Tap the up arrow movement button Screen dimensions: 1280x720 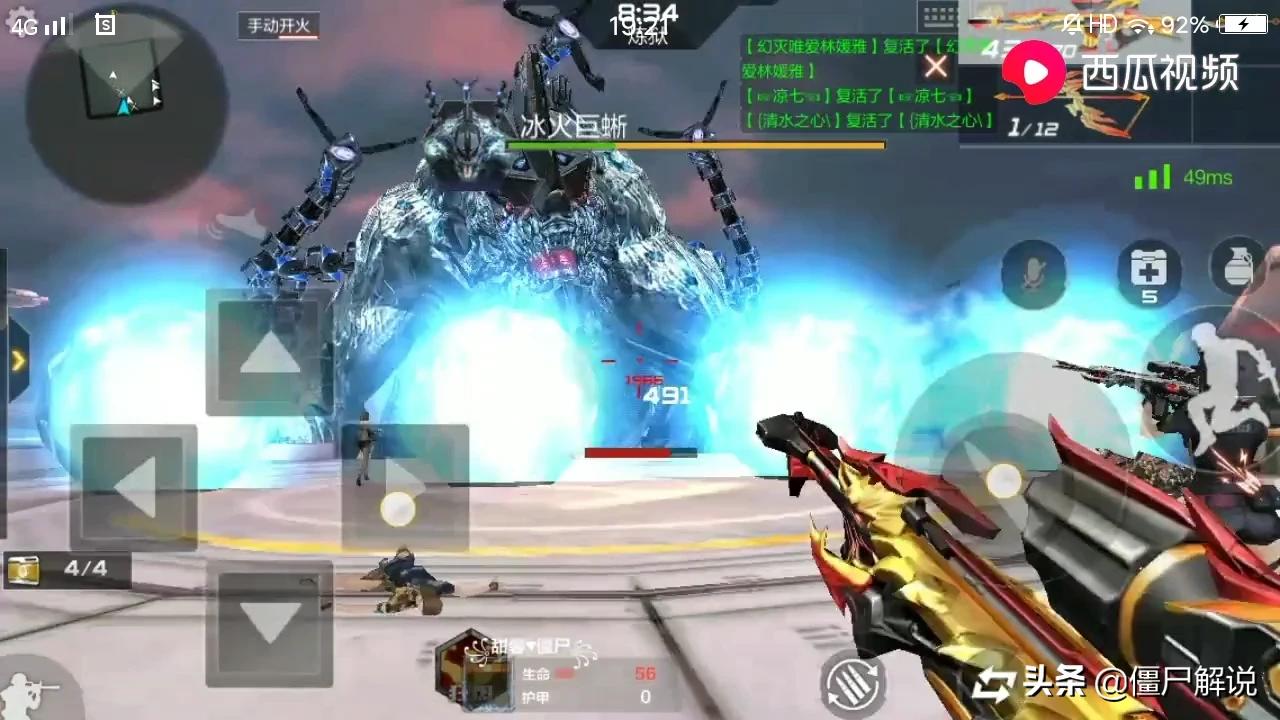(269, 352)
